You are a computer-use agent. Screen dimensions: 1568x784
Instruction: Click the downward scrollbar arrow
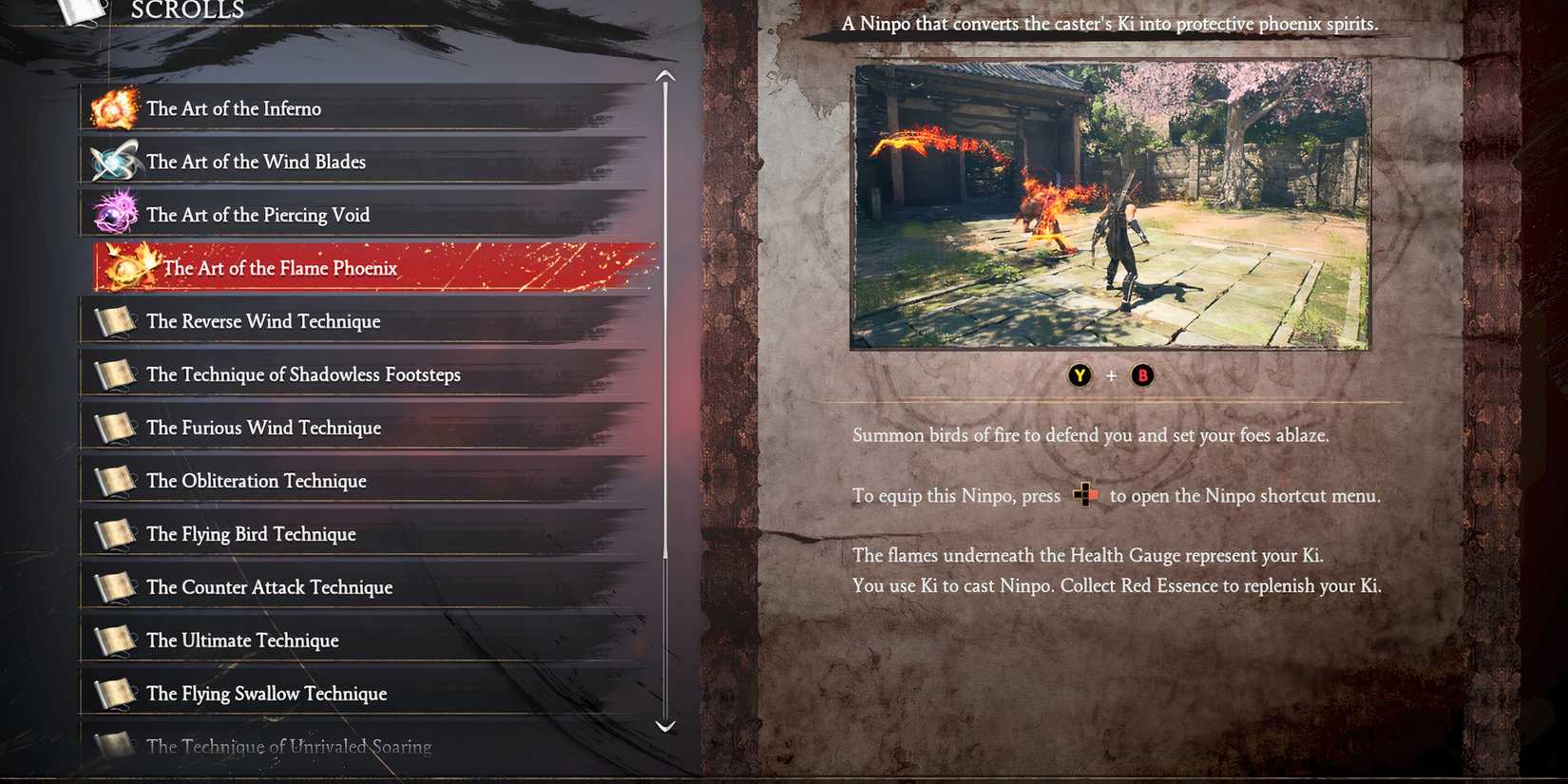[663, 727]
